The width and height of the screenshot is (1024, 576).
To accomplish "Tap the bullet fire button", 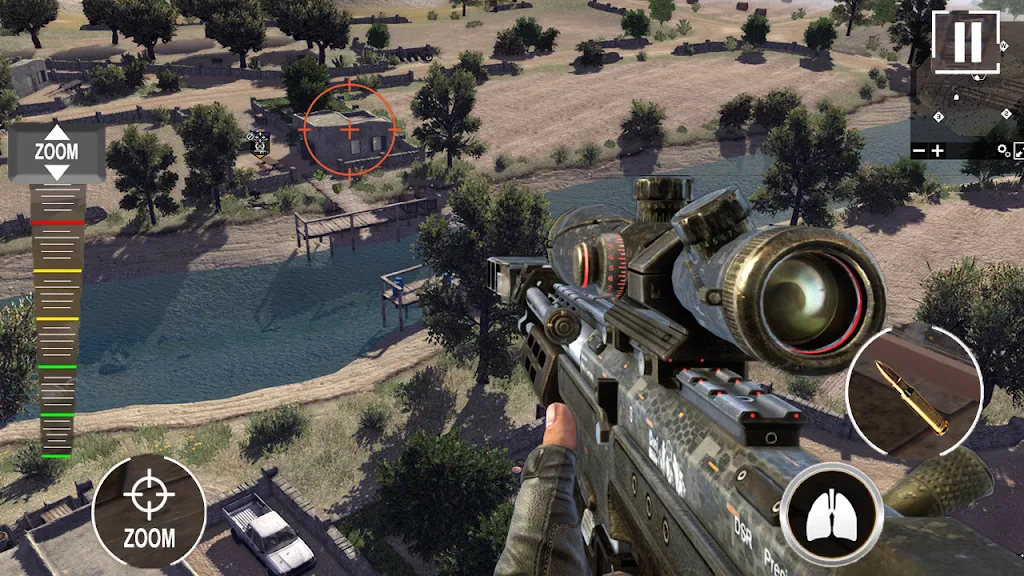I will (912, 394).
